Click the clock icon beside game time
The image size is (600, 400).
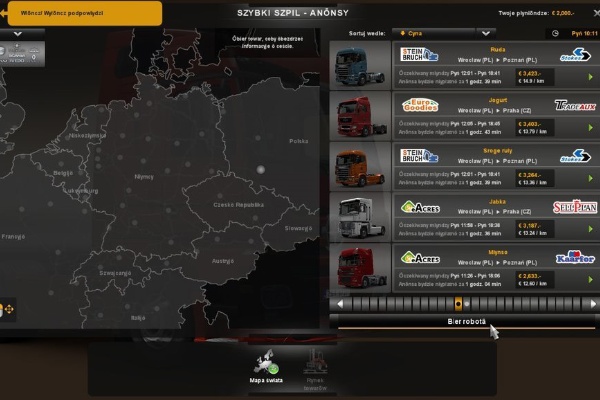click(552, 33)
